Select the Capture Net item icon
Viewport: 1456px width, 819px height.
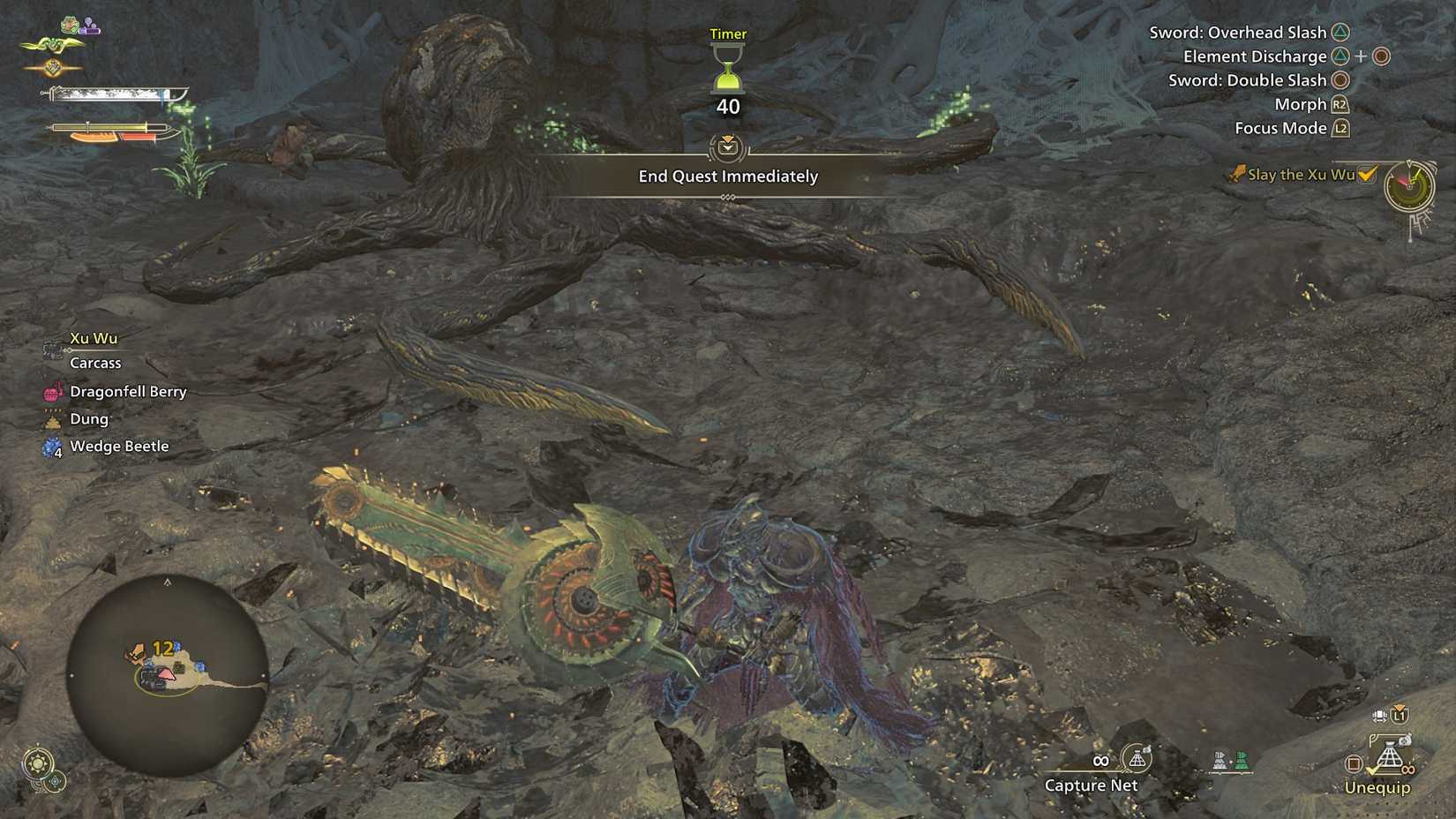[1137, 759]
